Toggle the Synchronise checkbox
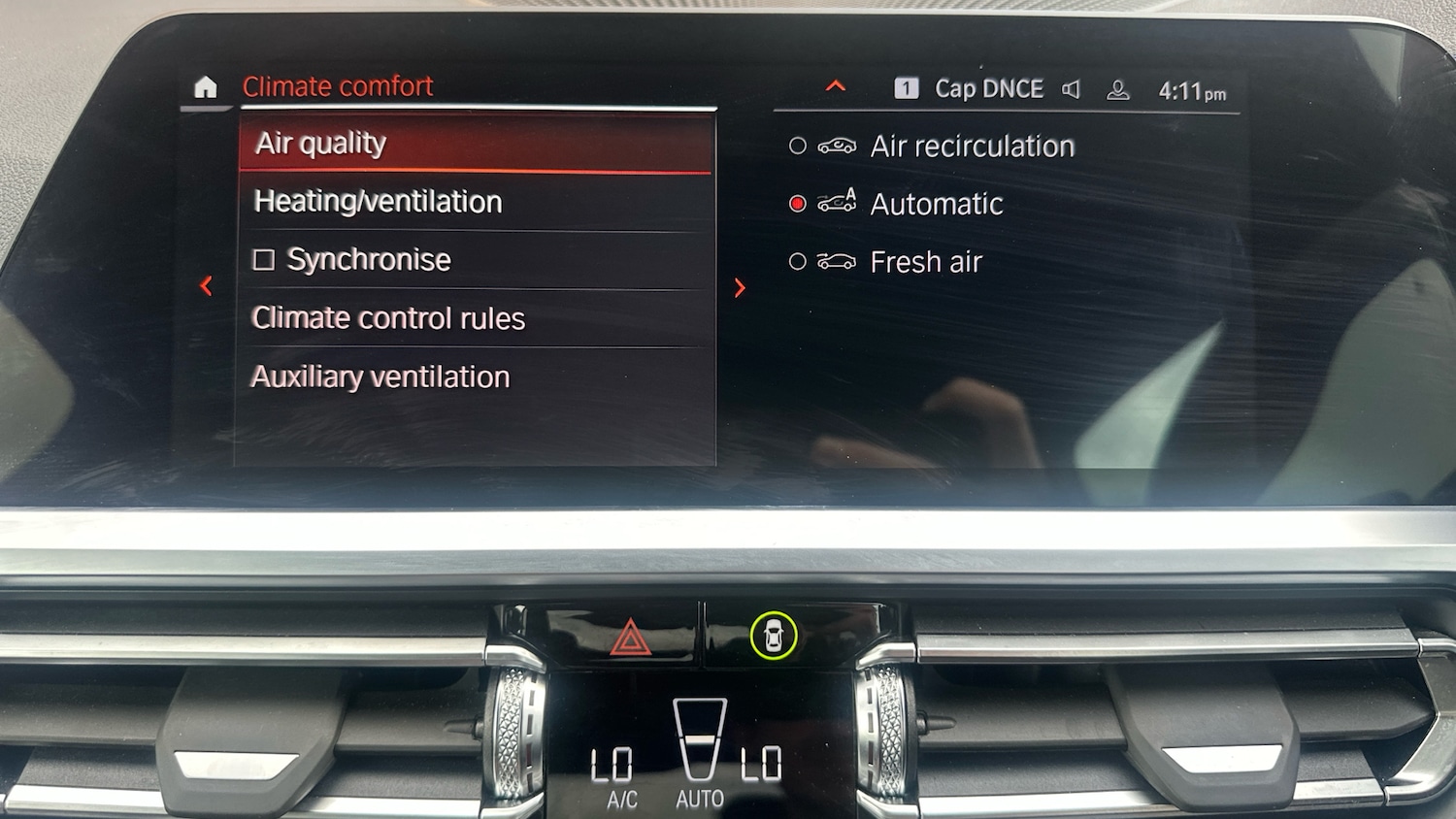 (263, 258)
